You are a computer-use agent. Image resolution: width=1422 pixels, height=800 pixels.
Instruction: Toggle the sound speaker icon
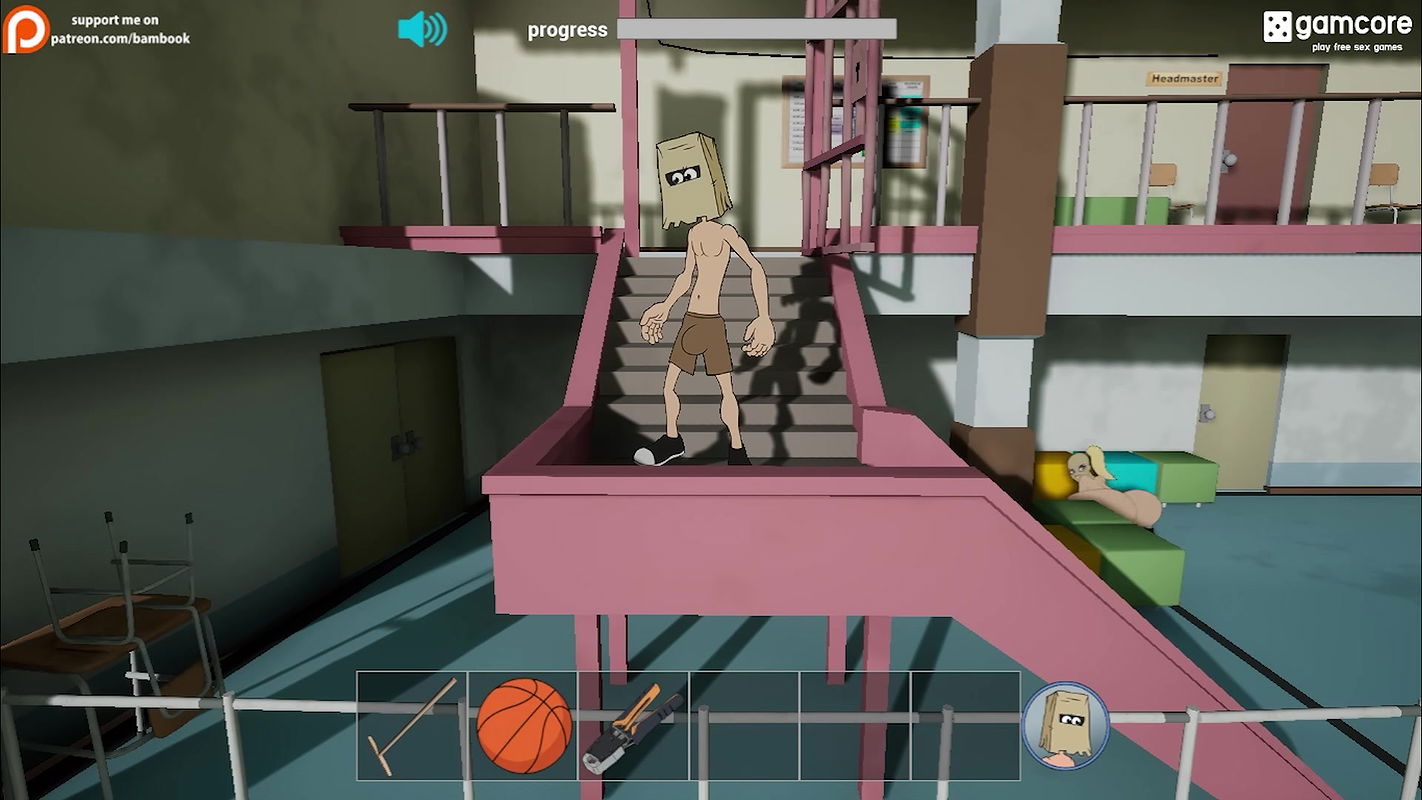[422, 29]
